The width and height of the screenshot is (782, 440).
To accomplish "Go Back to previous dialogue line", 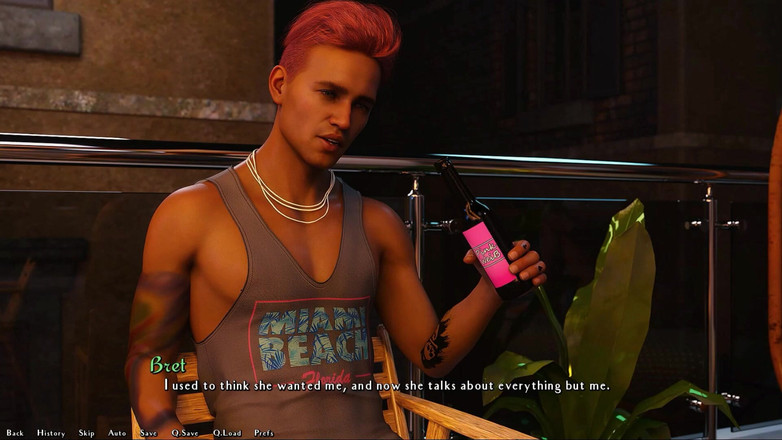I will click(15, 433).
